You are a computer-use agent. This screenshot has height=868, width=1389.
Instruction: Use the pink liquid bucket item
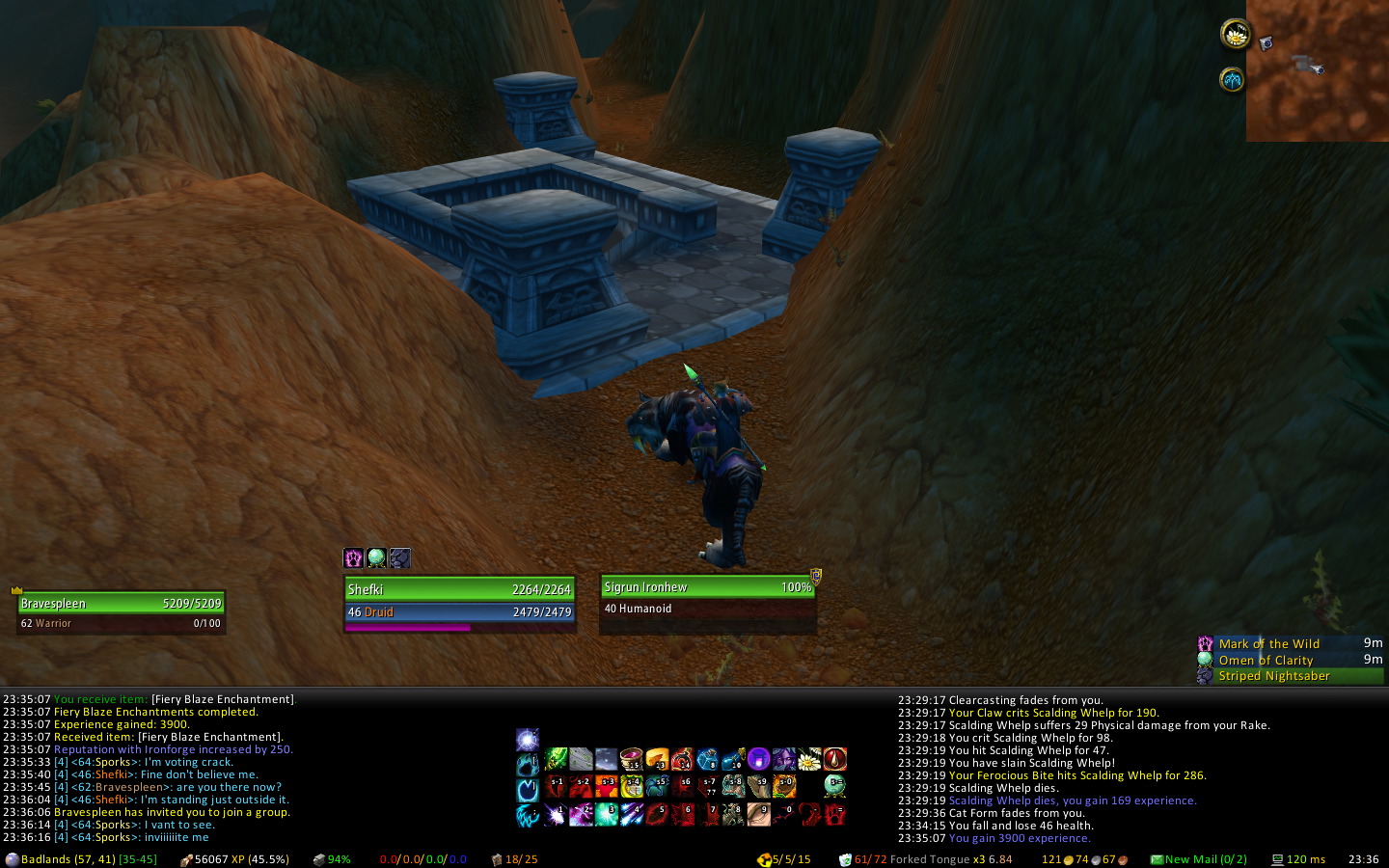632,760
